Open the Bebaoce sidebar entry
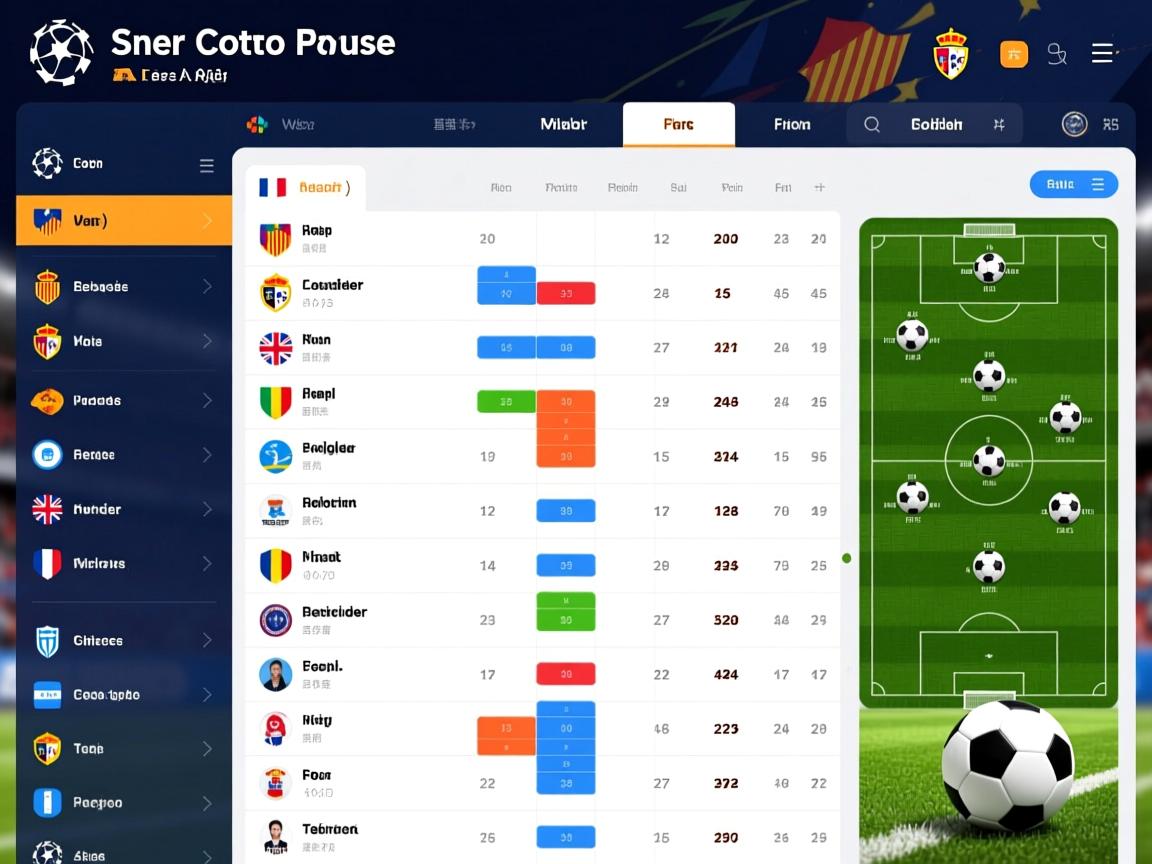The image size is (1152, 864). click(x=124, y=287)
